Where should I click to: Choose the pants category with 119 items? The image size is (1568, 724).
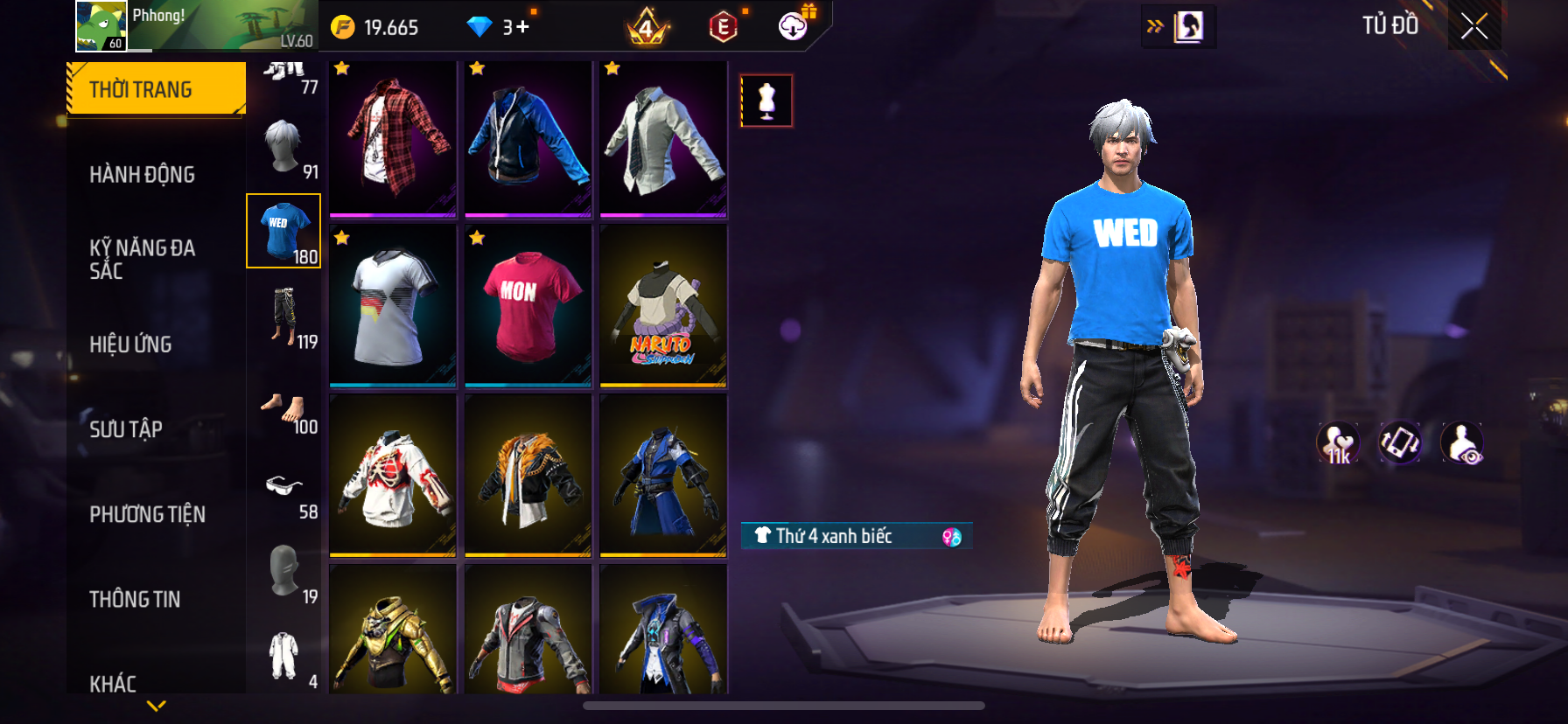tap(284, 317)
